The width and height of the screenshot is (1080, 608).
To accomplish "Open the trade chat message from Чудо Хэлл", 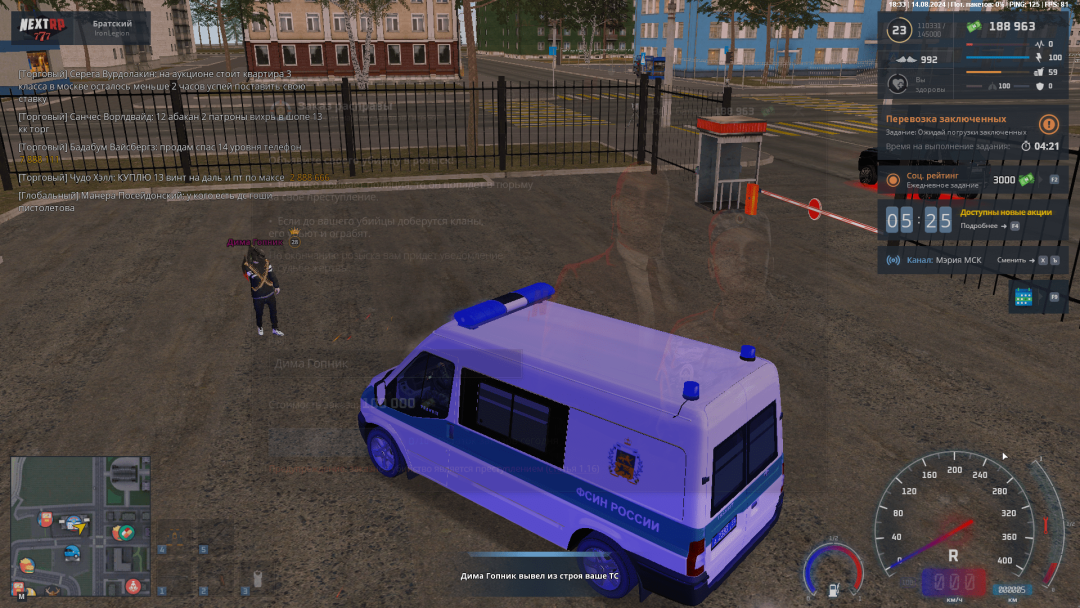I will click(150, 178).
